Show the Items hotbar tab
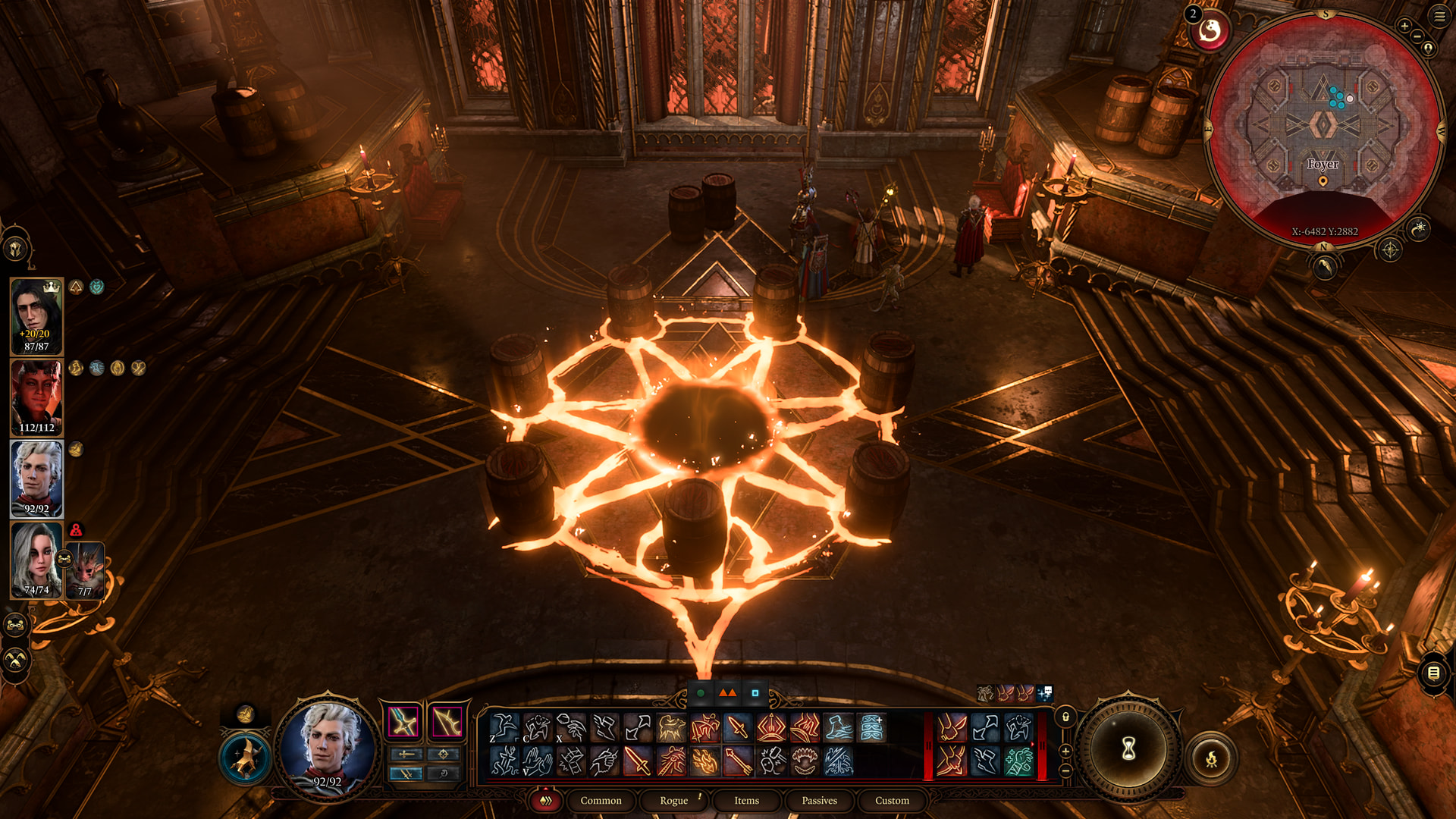 (x=746, y=800)
